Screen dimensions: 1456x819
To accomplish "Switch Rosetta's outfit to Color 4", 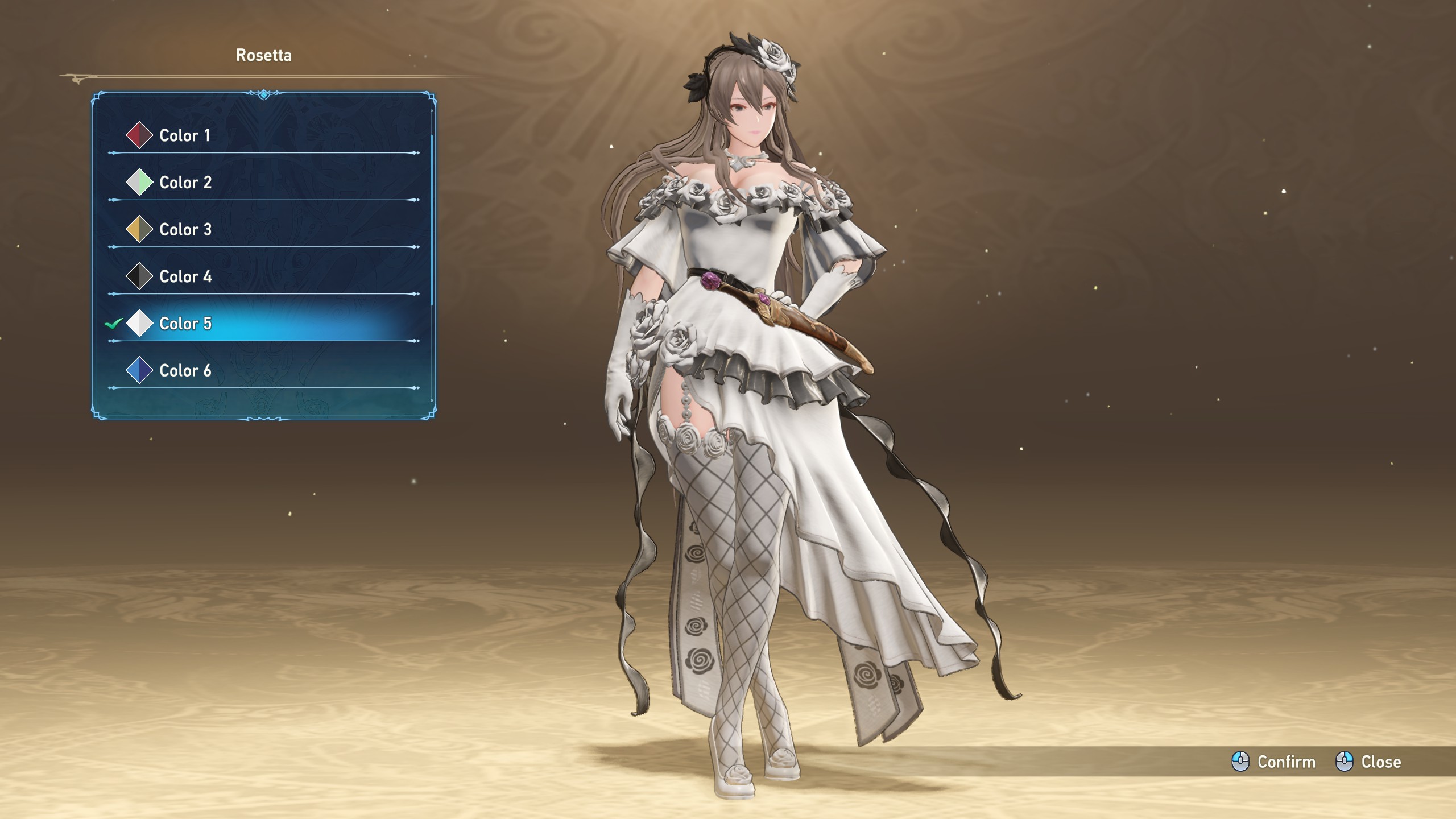I will pos(185,277).
